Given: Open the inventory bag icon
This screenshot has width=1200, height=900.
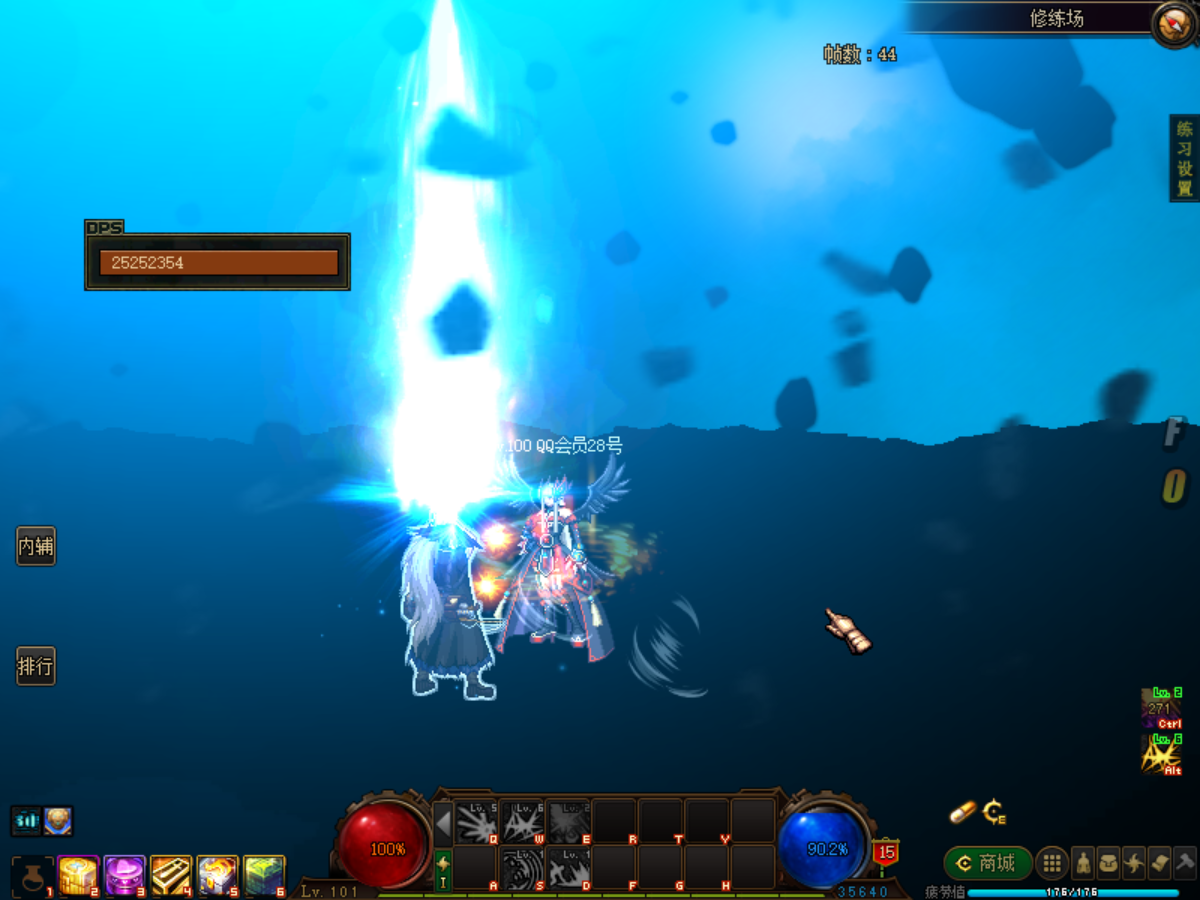Looking at the screenshot, I should point(1108,863).
